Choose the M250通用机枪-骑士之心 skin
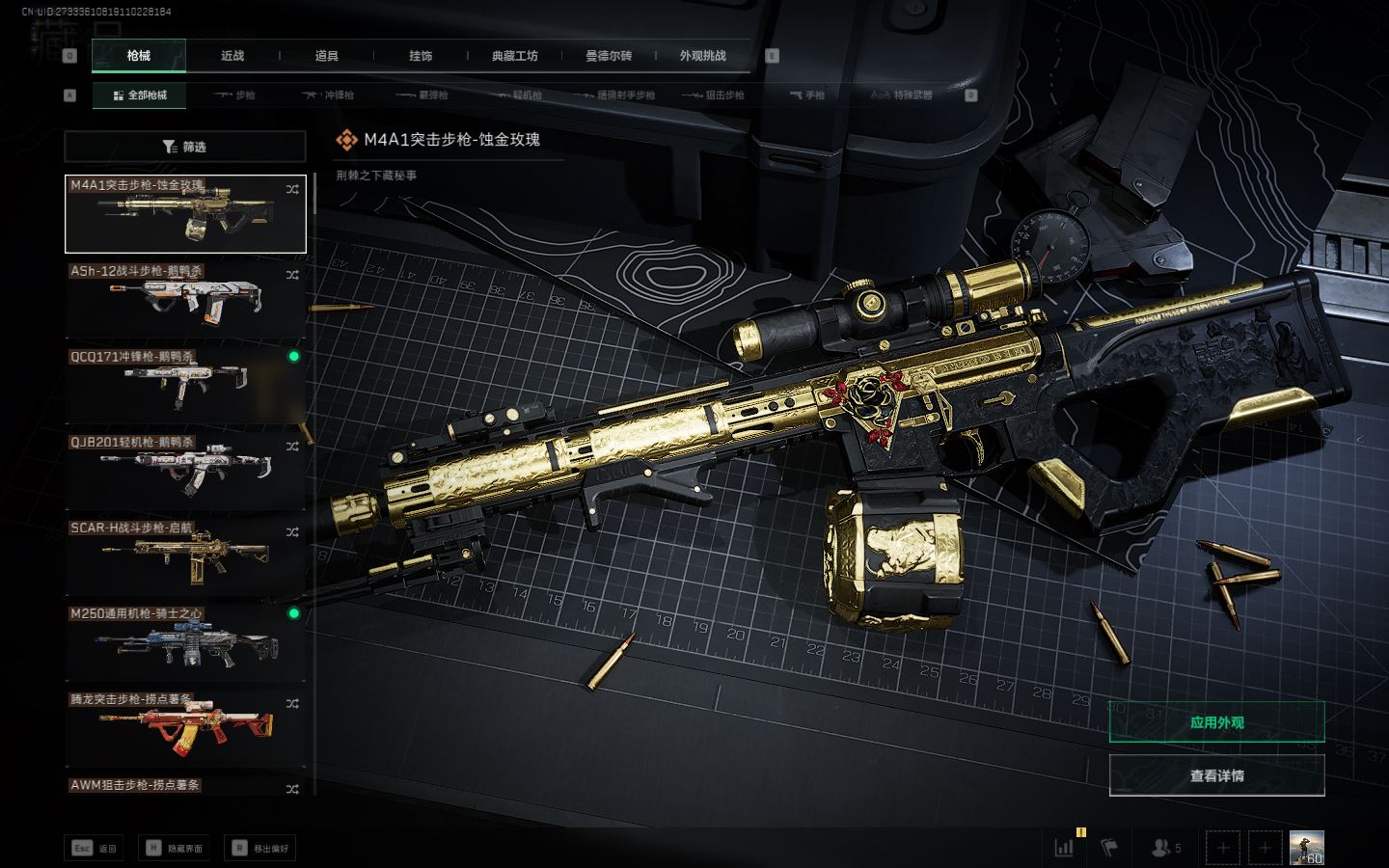Screen dimensions: 1389x868 click(185, 641)
